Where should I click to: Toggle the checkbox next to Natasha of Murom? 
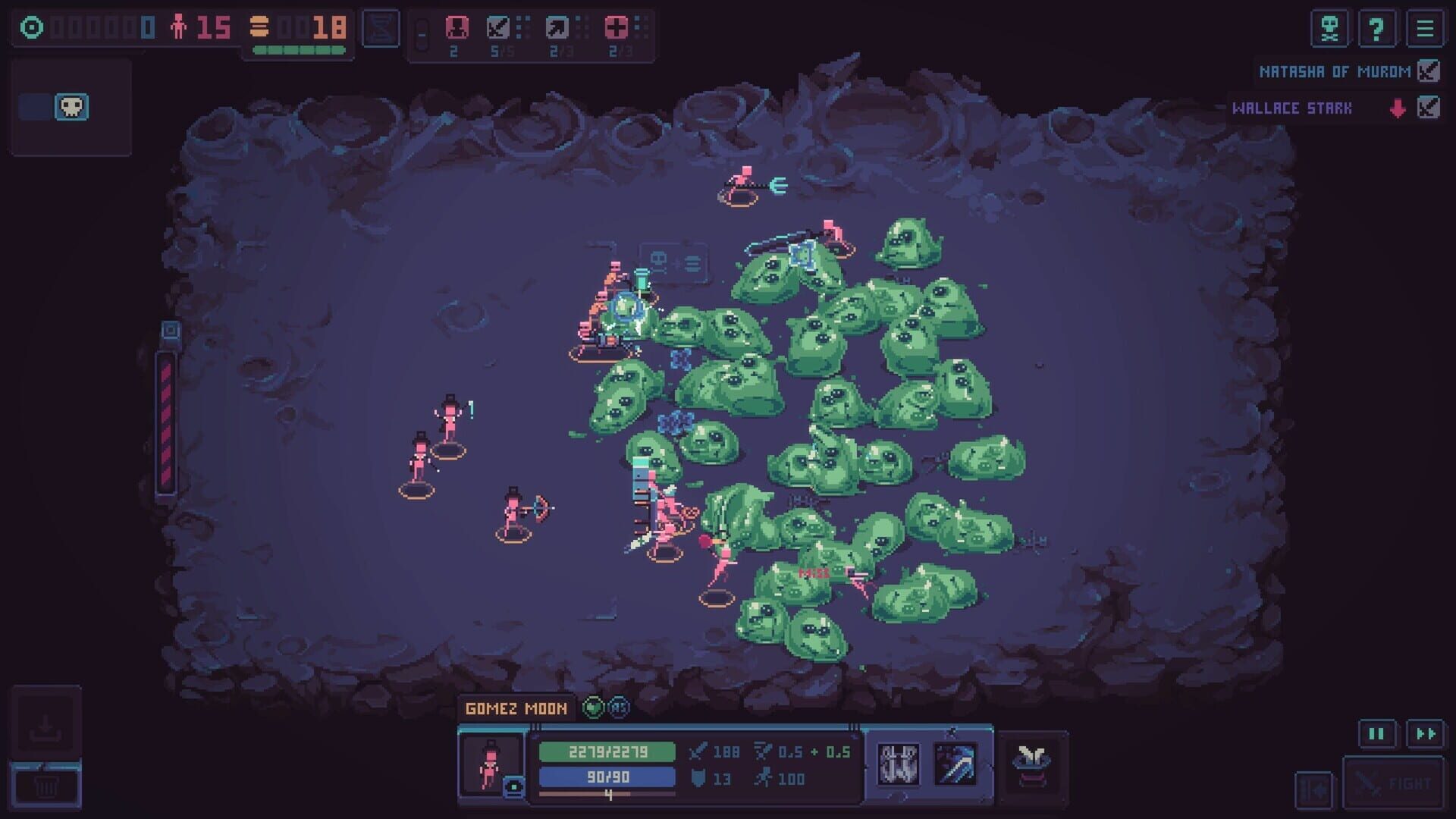click(x=1429, y=71)
